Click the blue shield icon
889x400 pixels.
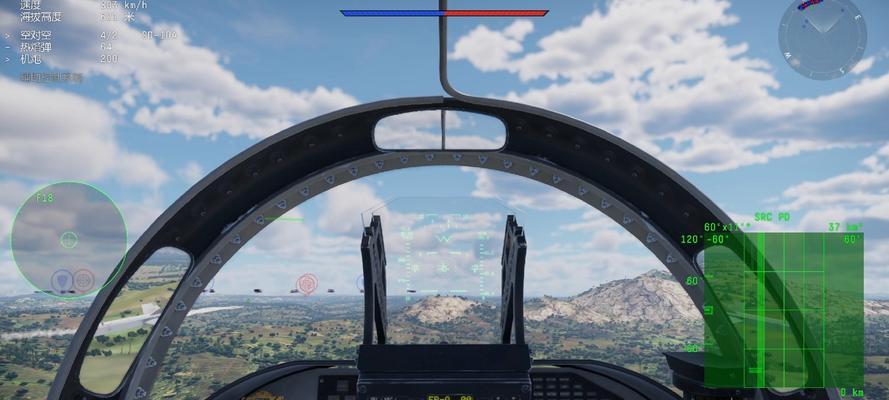coord(62,280)
